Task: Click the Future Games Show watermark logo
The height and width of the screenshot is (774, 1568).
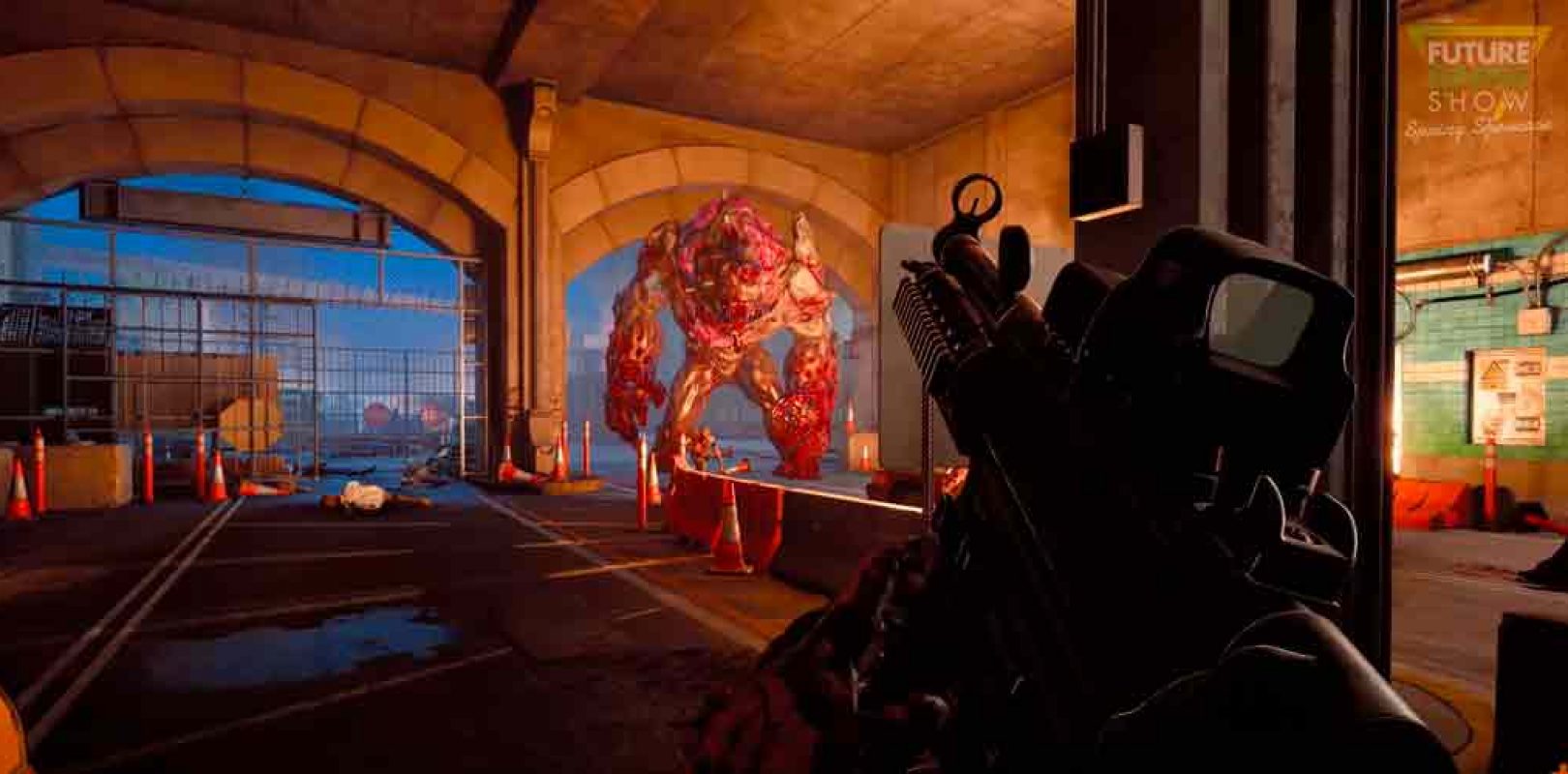Action: (1478, 82)
